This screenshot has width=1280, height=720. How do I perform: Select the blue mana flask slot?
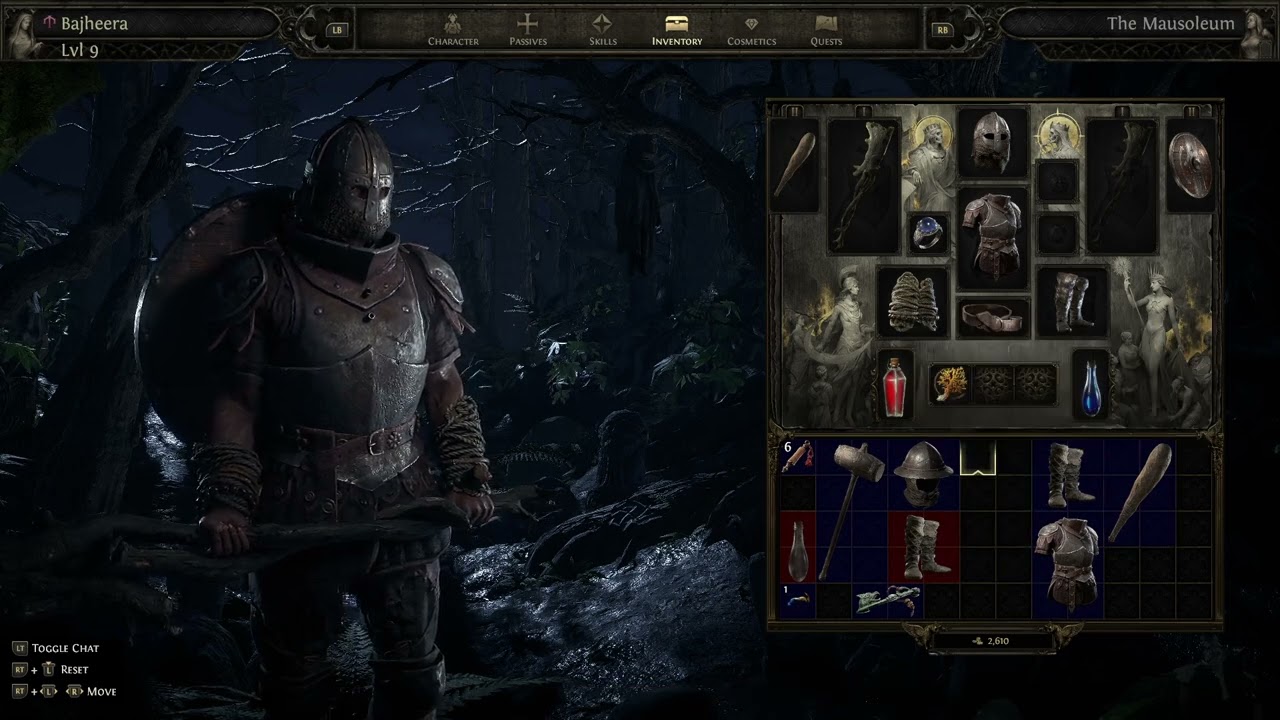1091,385
